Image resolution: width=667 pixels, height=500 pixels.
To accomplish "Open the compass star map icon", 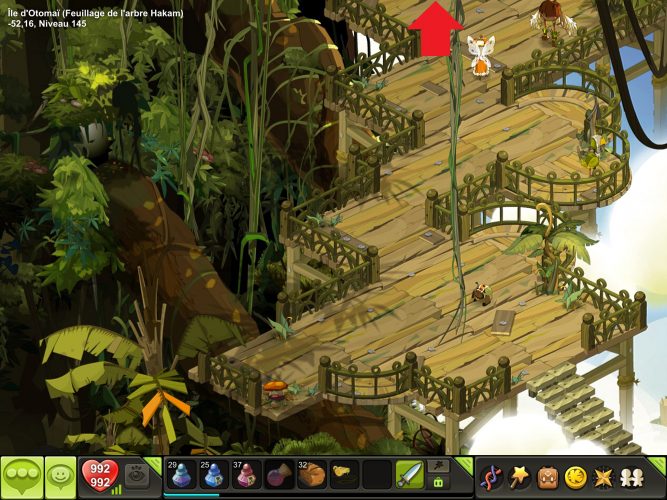I will 604,476.
